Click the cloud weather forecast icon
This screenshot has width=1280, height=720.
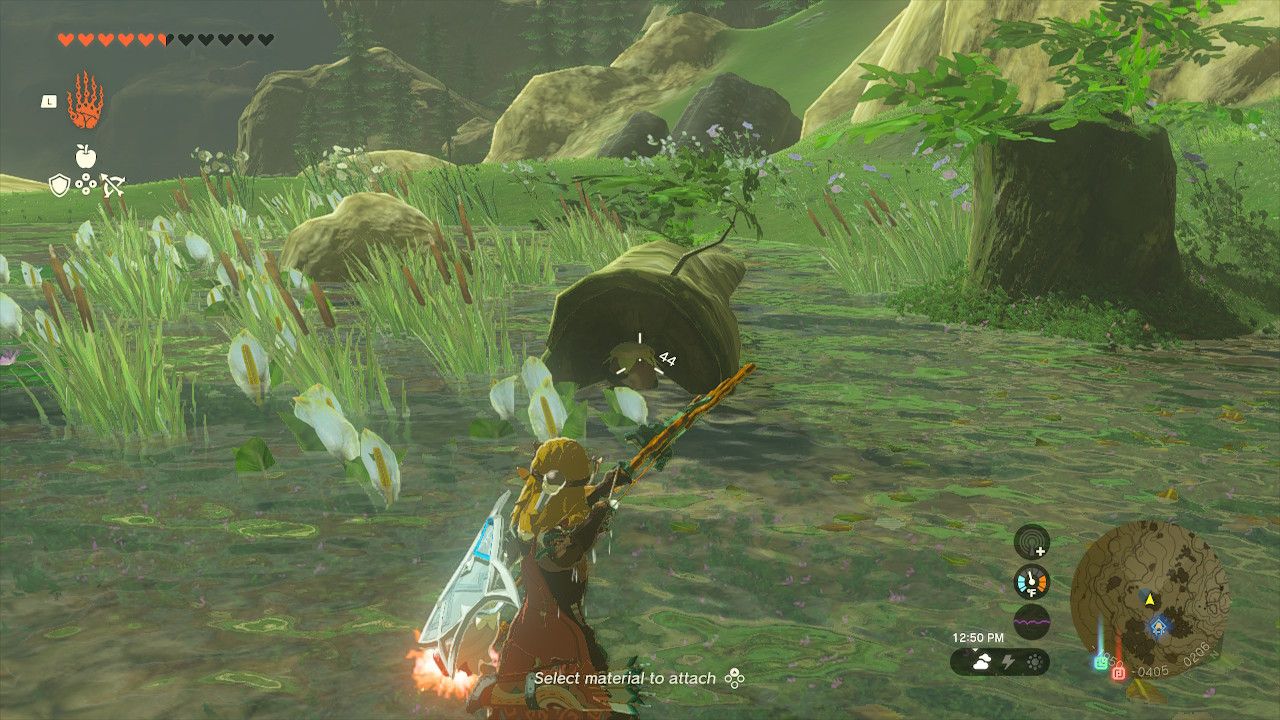point(982,660)
